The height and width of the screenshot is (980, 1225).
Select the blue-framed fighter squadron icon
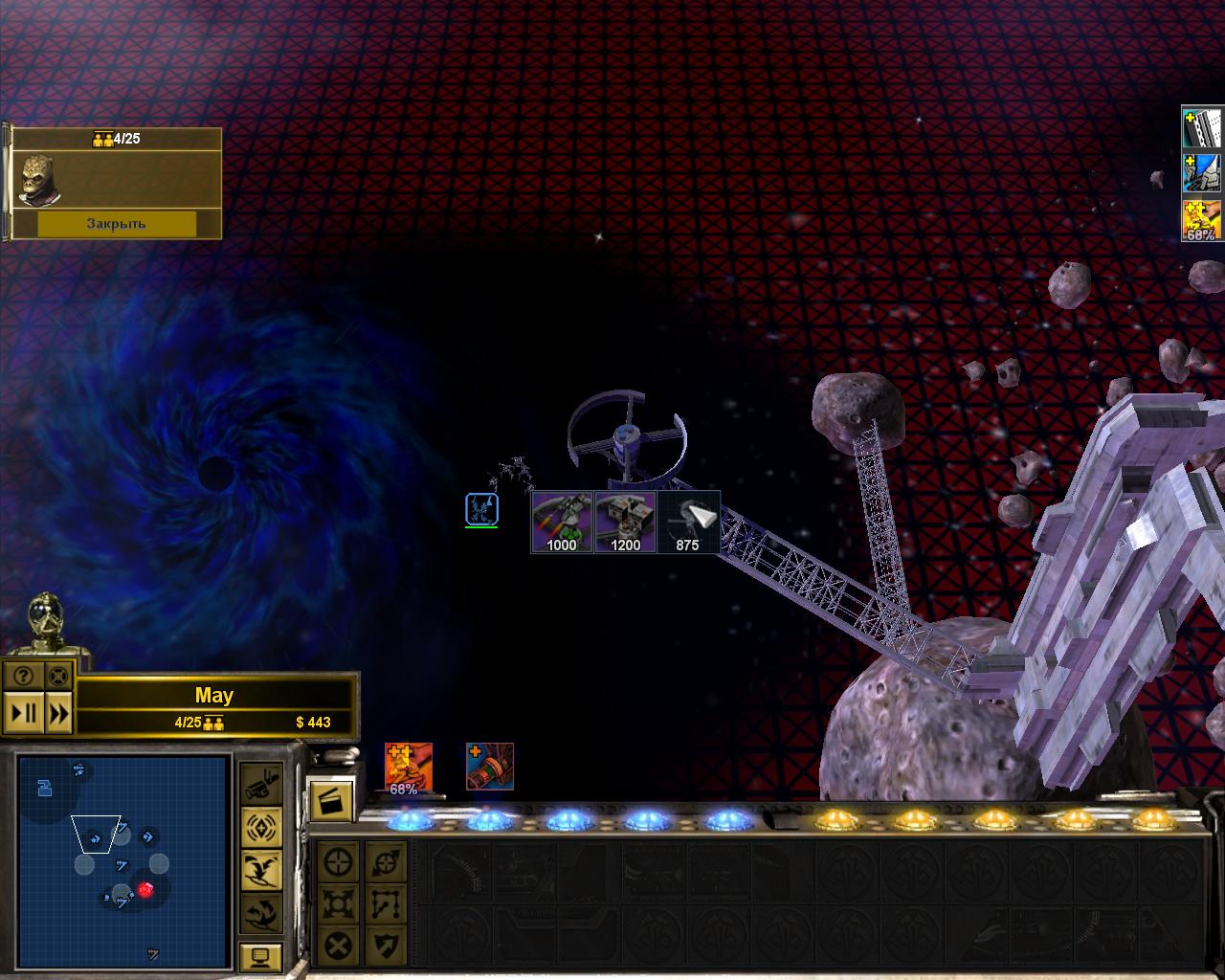click(481, 509)
